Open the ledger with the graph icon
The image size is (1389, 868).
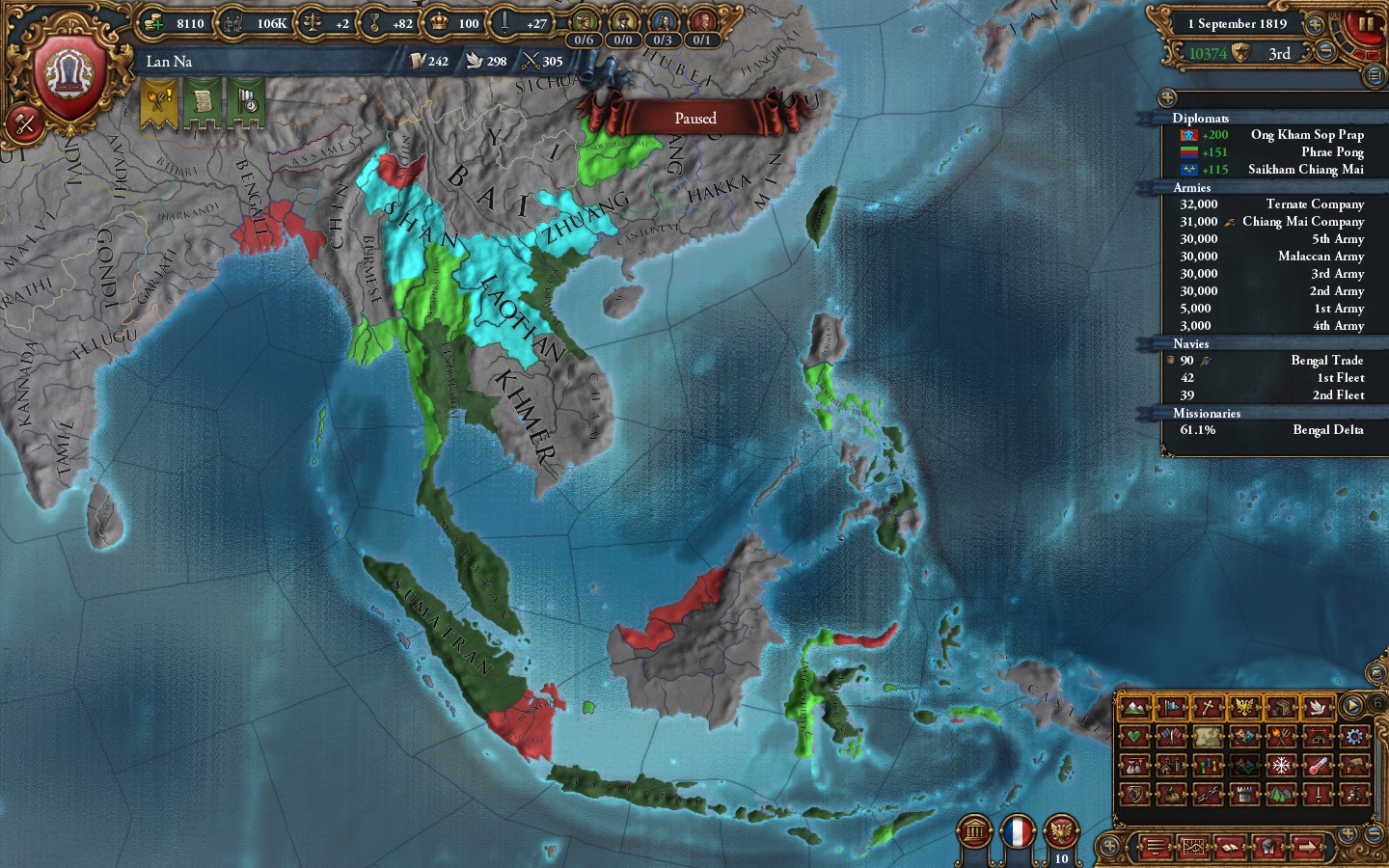click(1192, 847)
